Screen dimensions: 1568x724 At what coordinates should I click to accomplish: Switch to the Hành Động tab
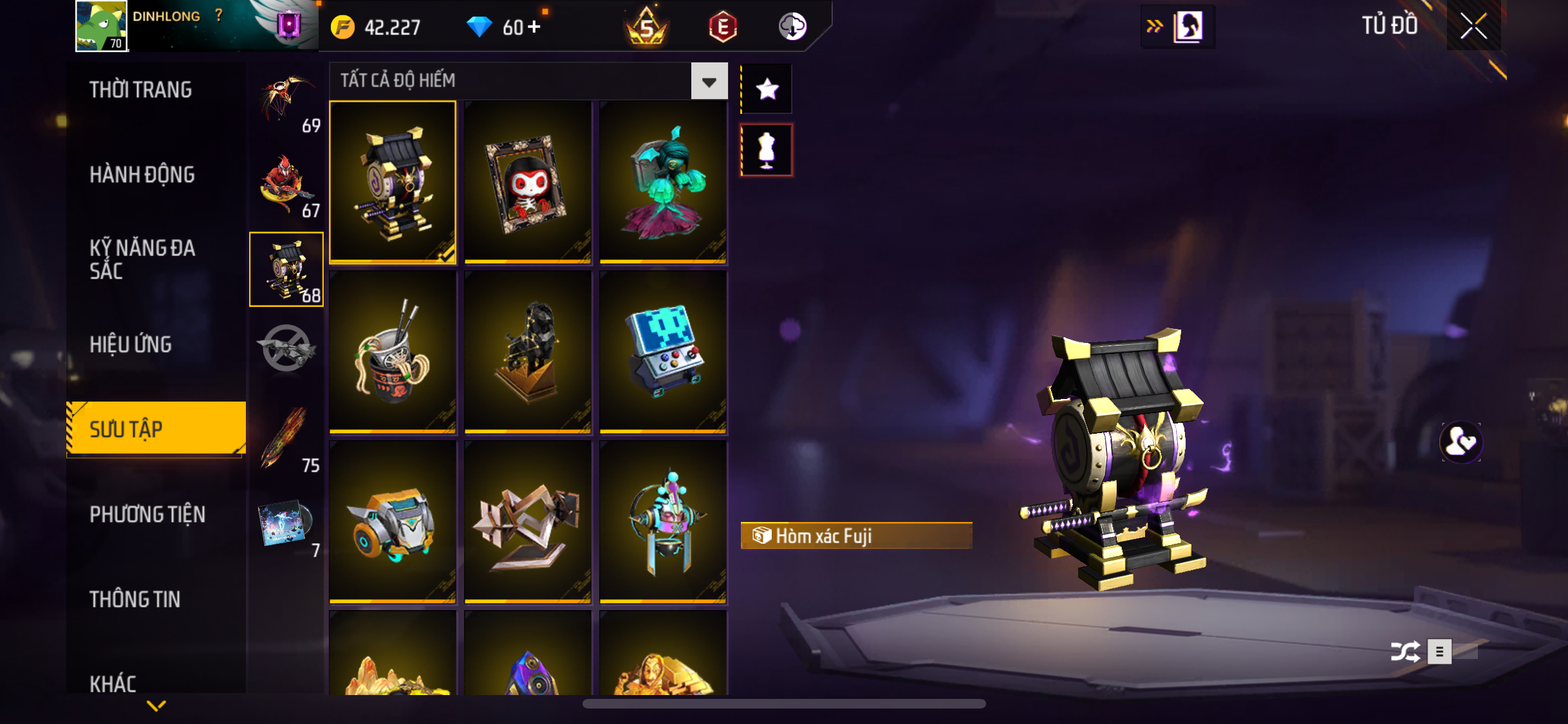[x=142, y=174]
